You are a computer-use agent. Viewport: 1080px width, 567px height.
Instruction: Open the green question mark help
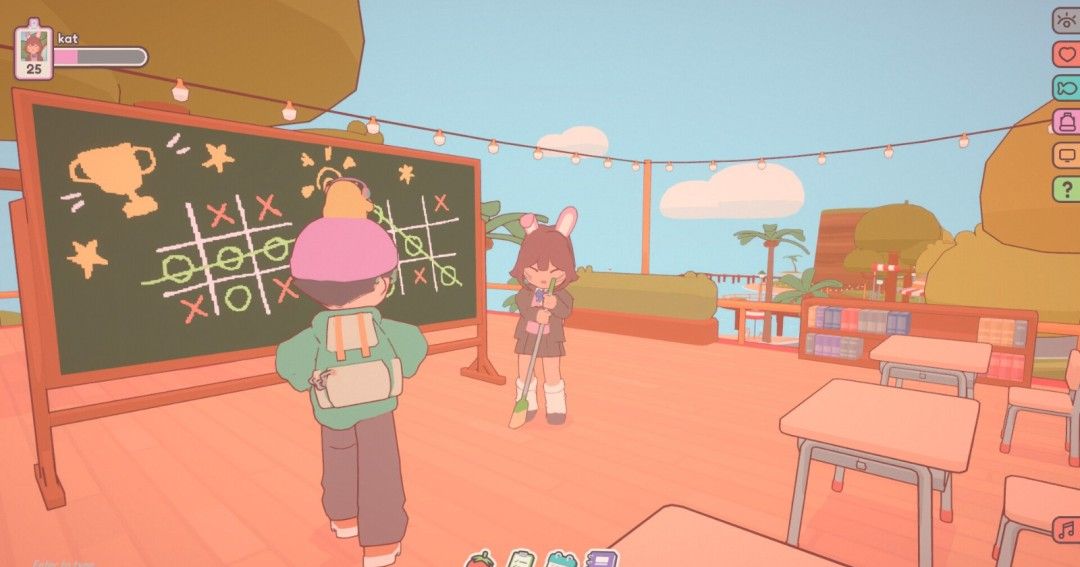coord(1066,188)
